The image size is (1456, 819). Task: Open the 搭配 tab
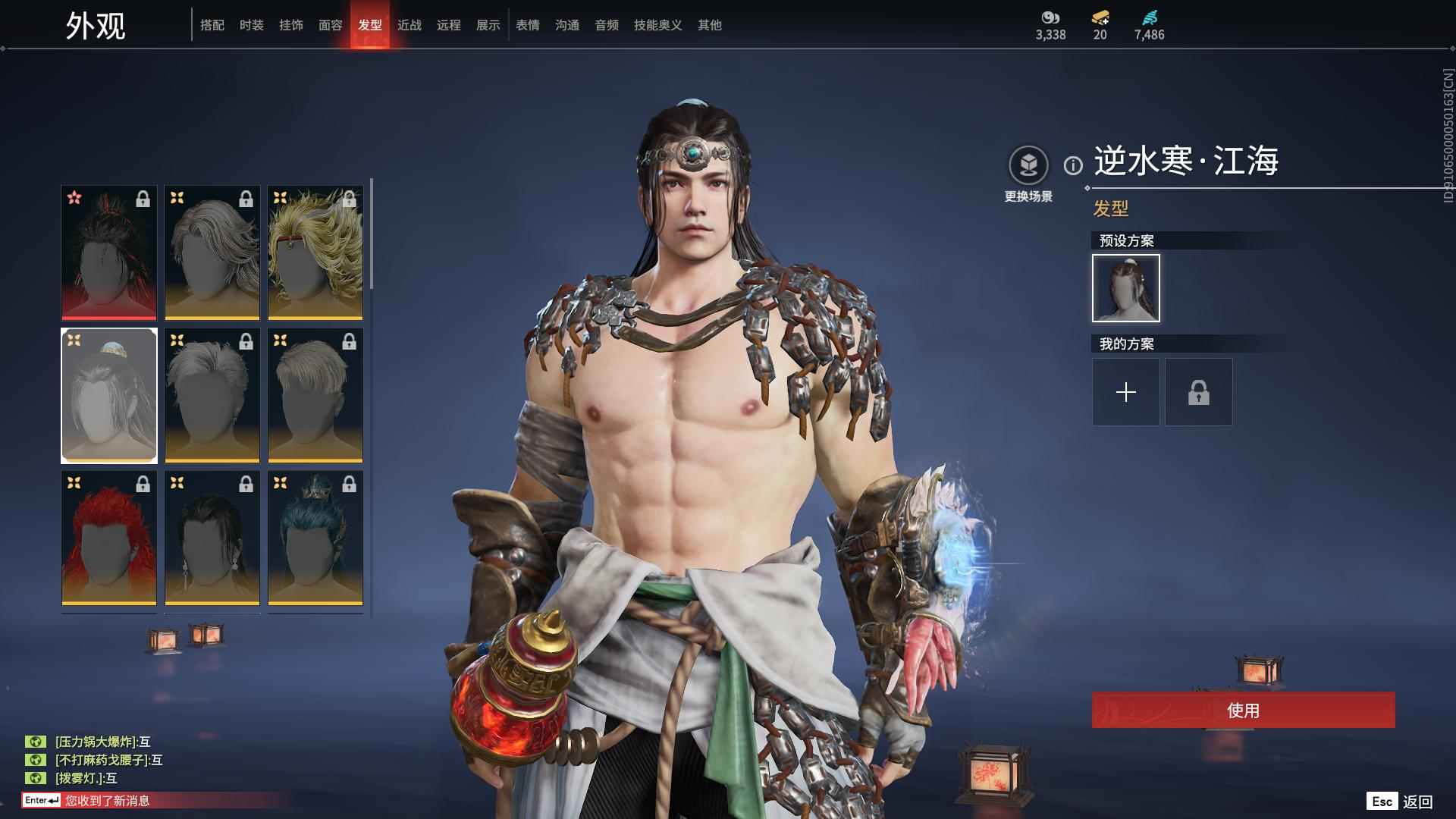pos(212,25)
